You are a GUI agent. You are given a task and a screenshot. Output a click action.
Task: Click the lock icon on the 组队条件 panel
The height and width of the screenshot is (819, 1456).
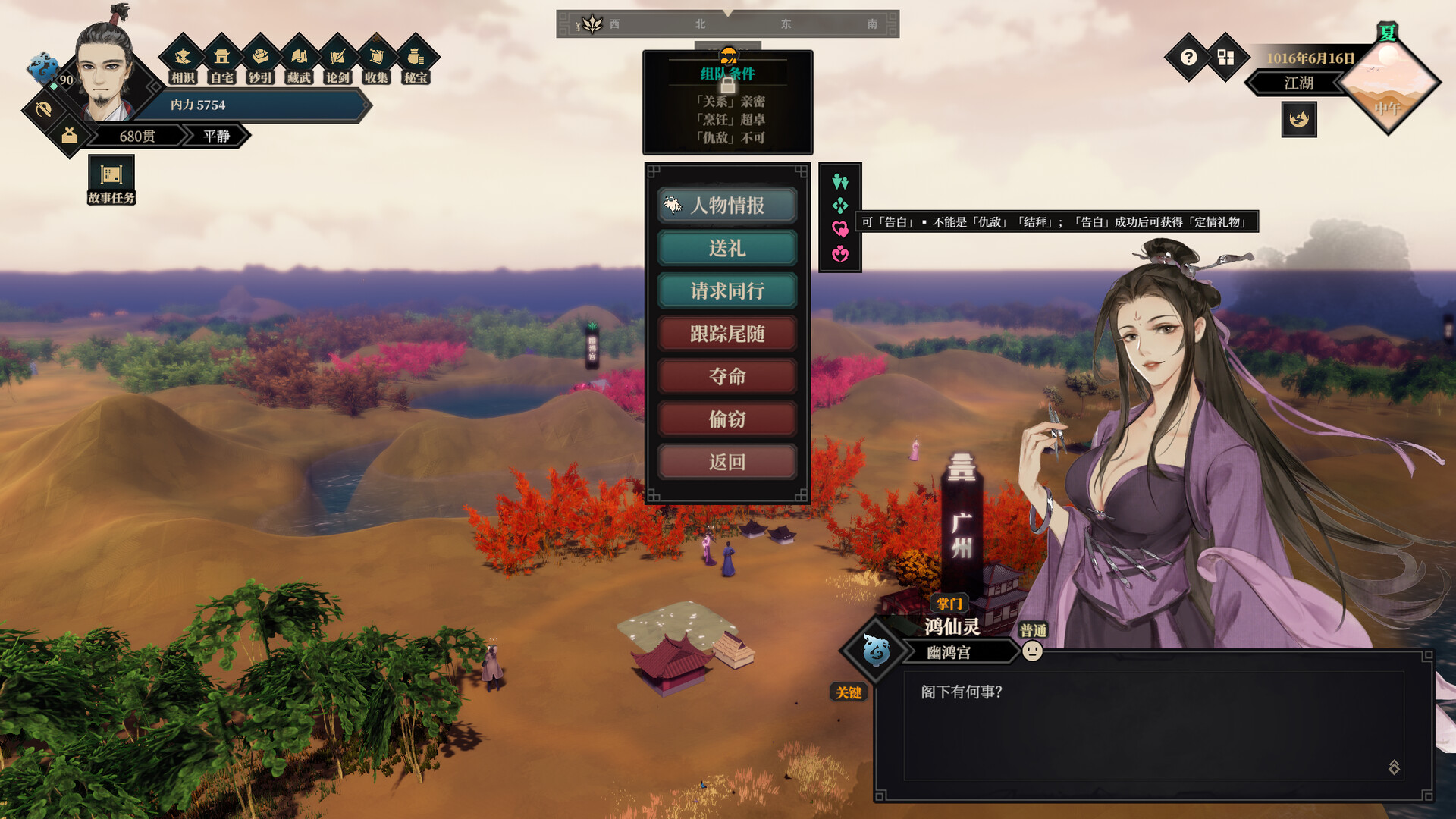click(x=726, y=86)
